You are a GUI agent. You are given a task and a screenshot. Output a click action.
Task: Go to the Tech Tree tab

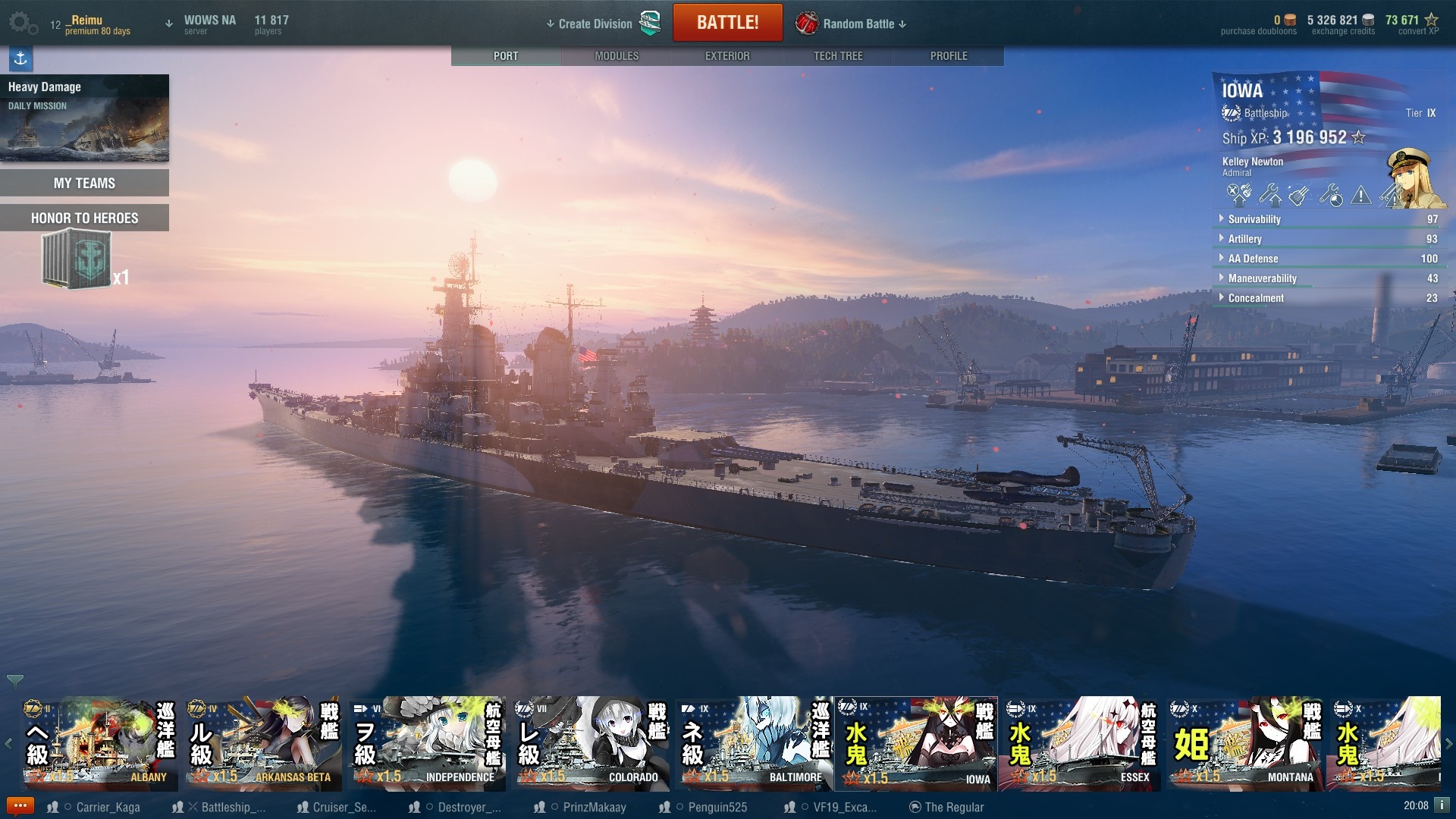coord(838,56)
